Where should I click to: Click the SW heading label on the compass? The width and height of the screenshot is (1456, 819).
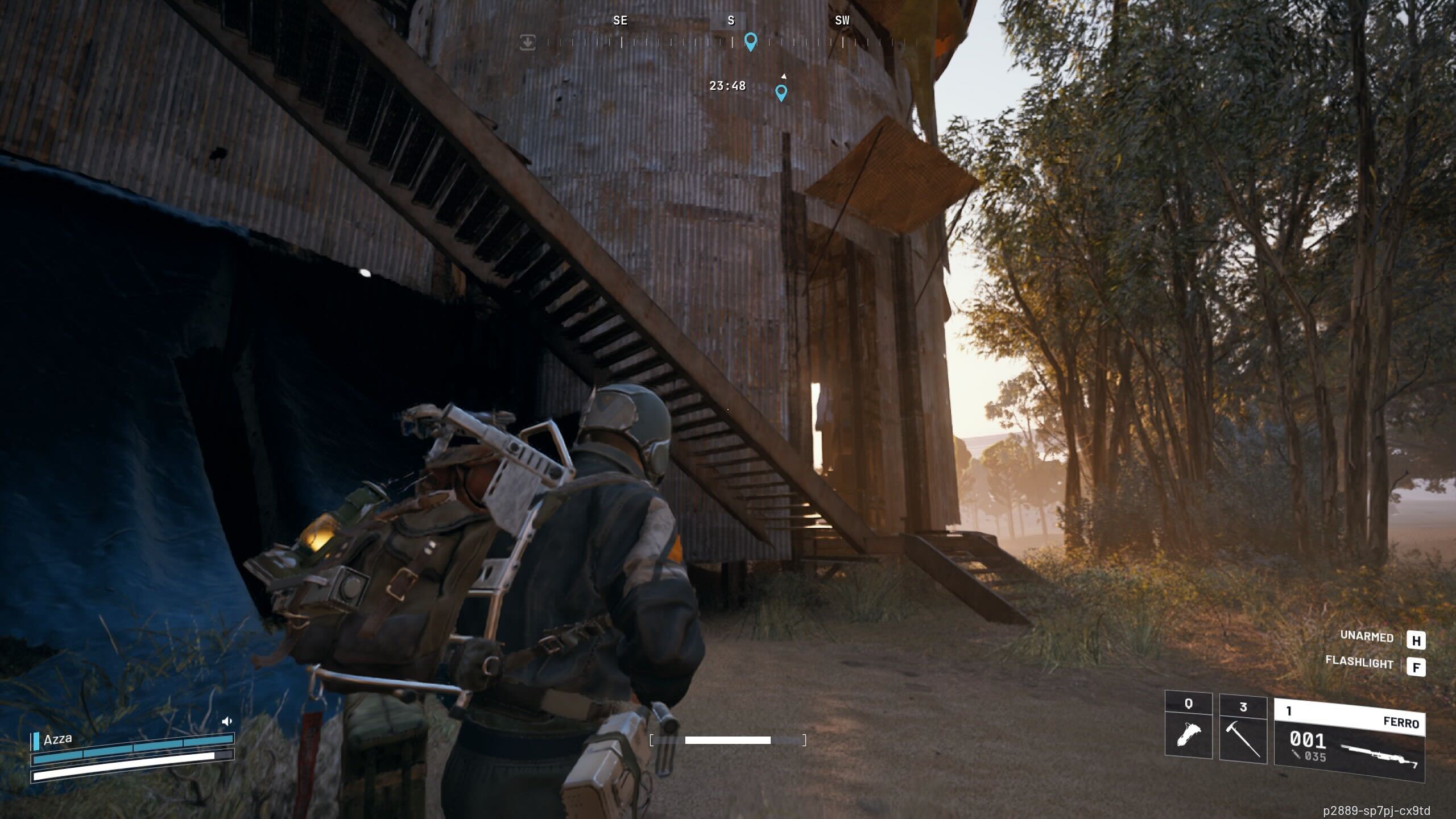coord(841,20)
